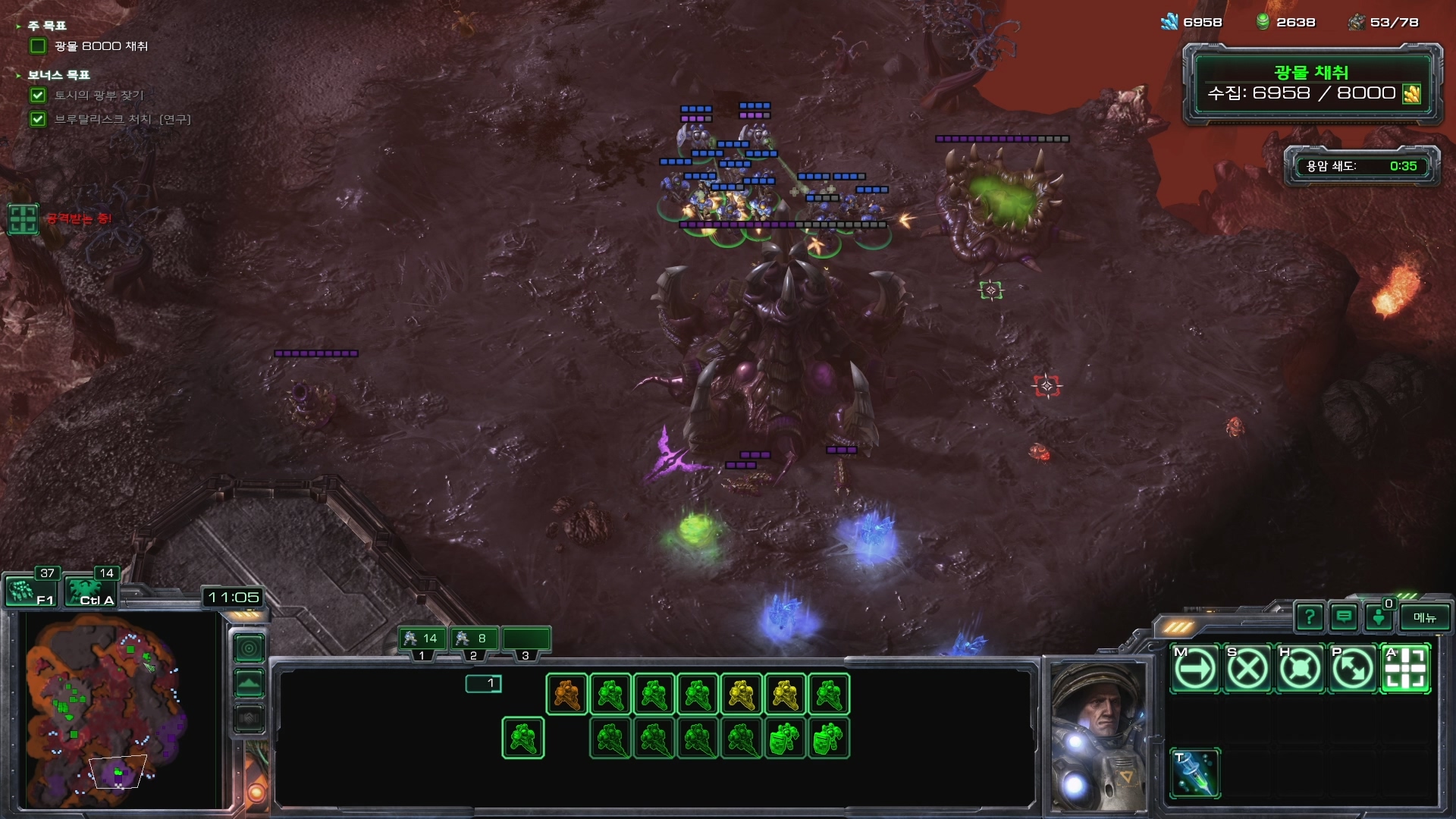
Task: Select the Patrol command
Action: [1353, 669]
